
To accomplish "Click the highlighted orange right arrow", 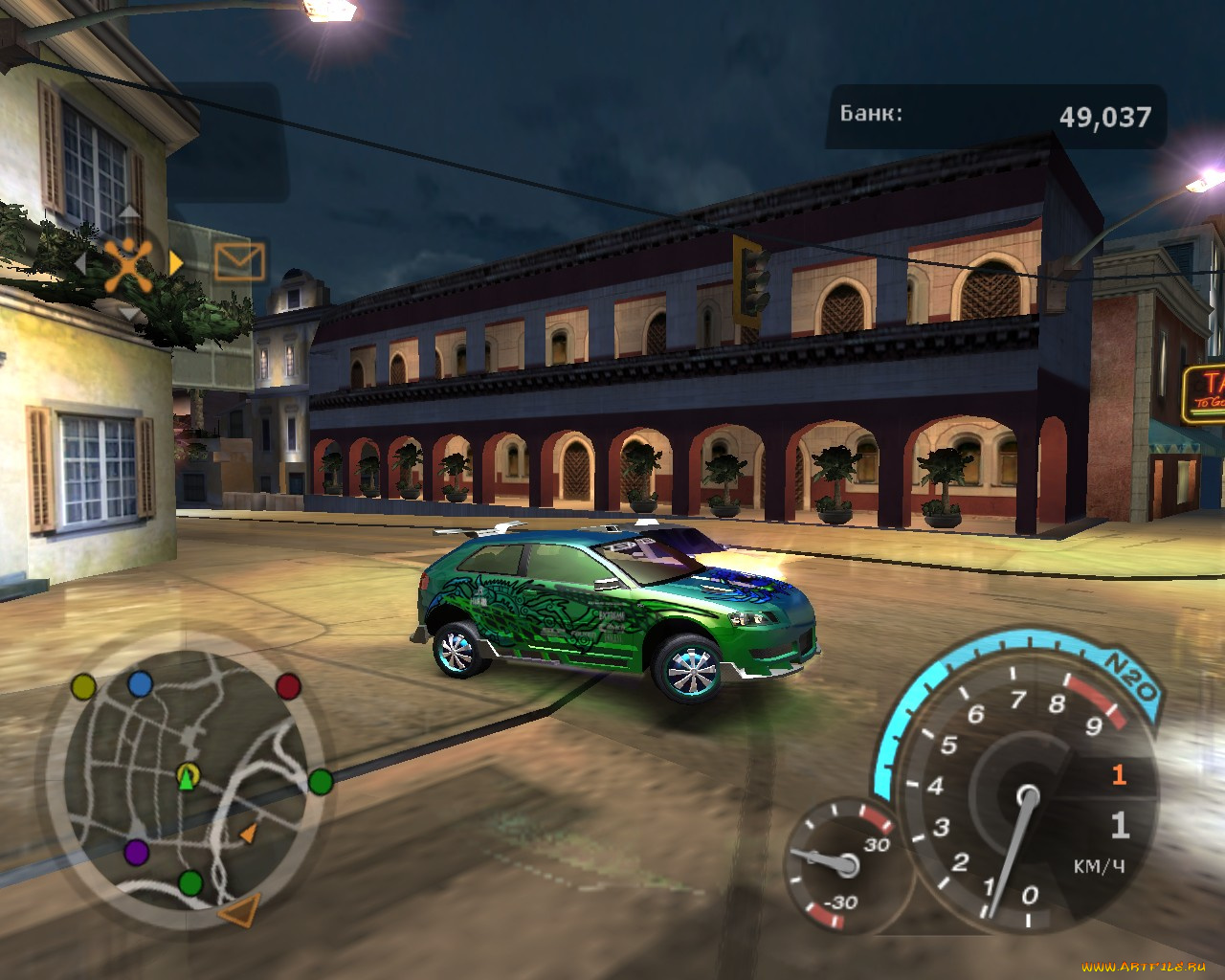I will tap(176, 261).
